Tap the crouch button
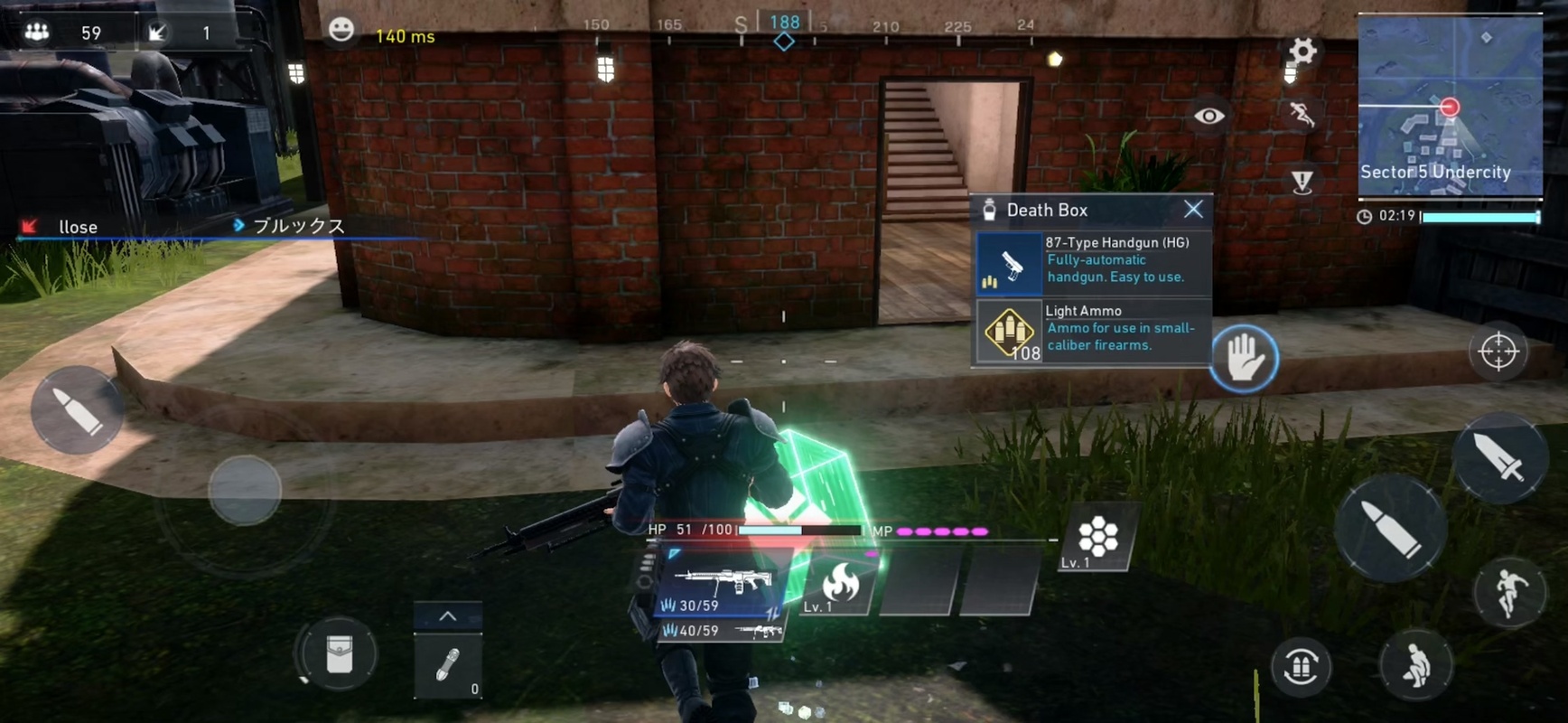This screenshot has width=1568, height=723. pyautogui.click(x=1415, y=668)
